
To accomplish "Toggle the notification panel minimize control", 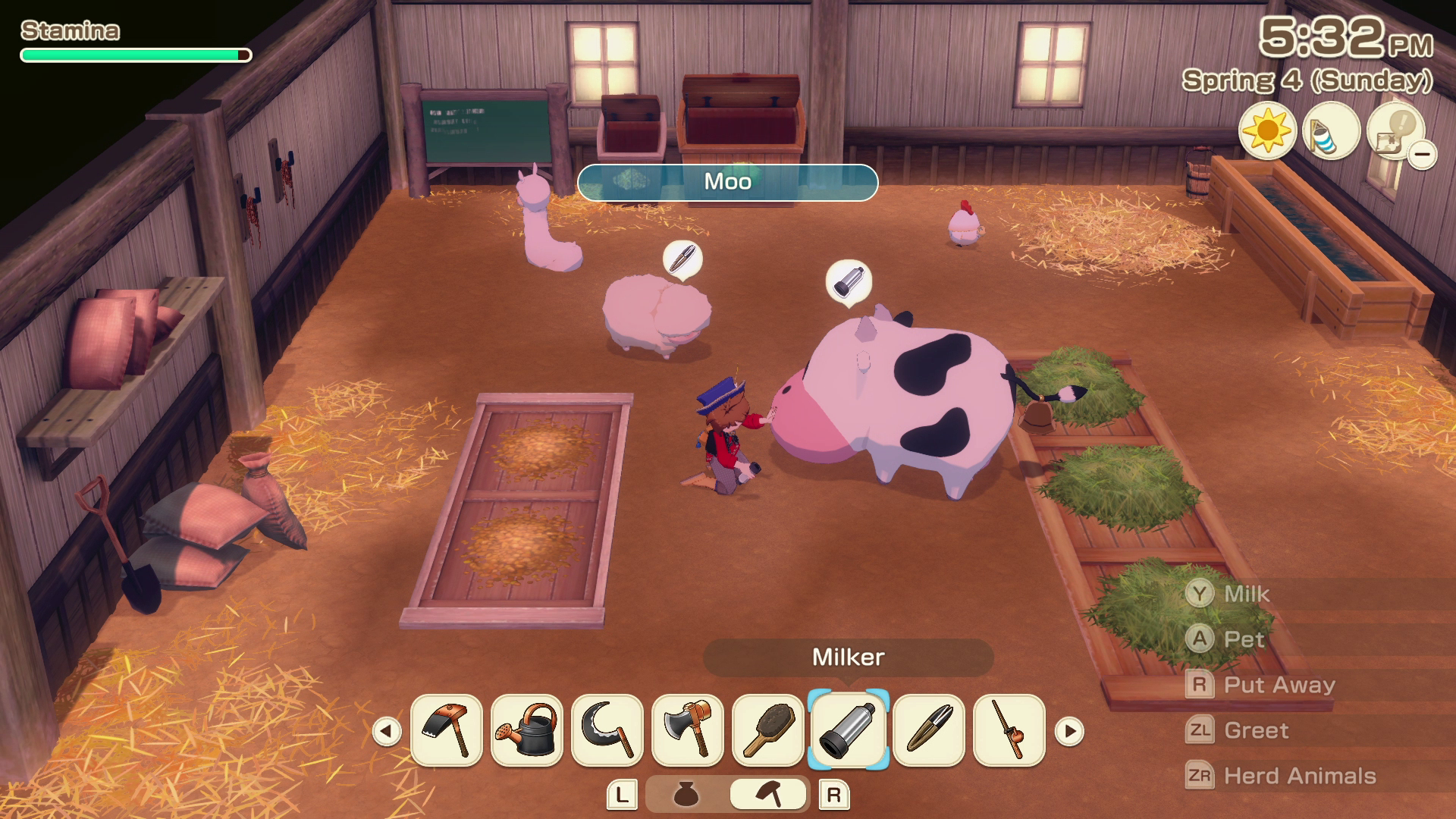I will [1423, 152].
